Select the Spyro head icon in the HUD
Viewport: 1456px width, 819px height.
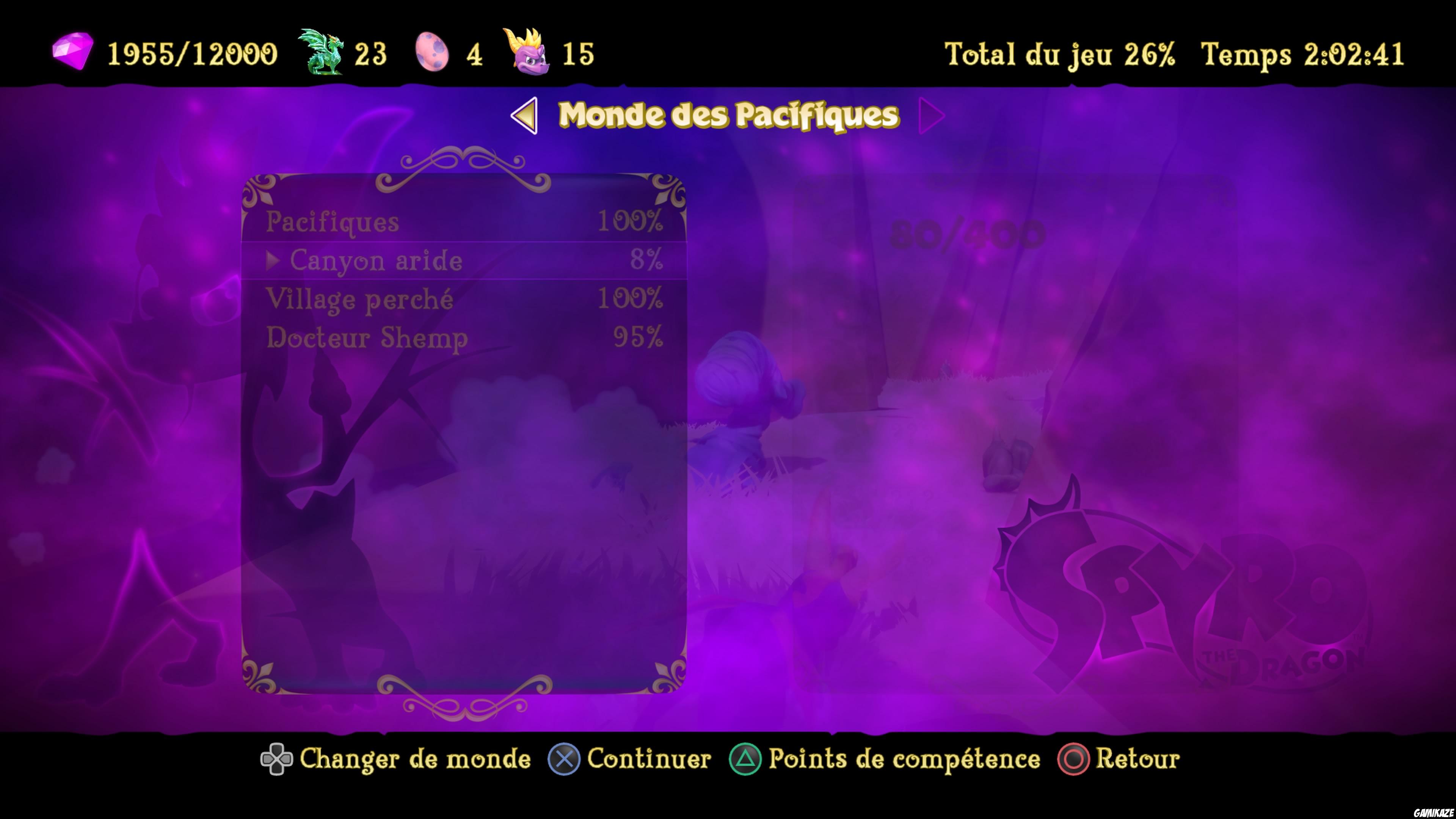526,54
